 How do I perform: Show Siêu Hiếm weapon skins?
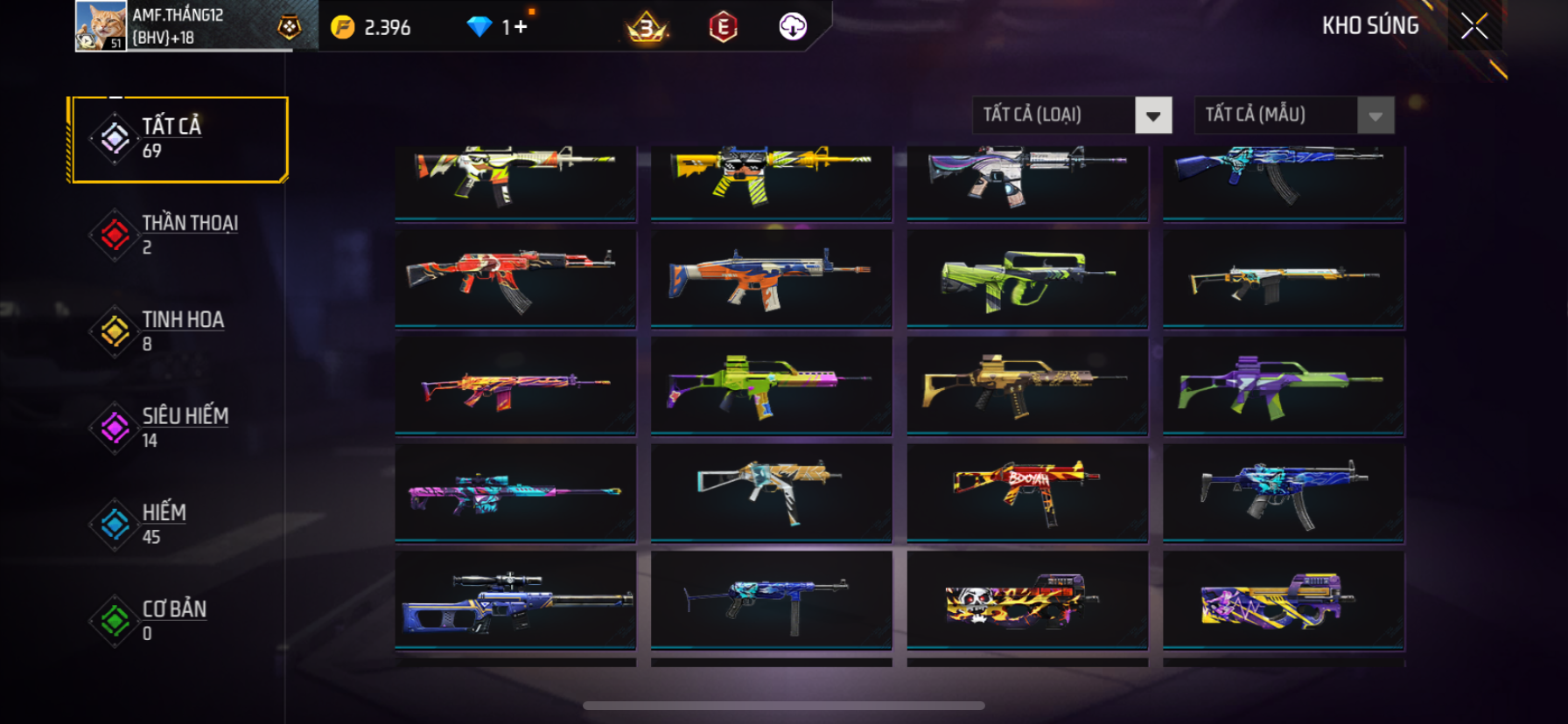pyautogui.click(x=179, y=428)
